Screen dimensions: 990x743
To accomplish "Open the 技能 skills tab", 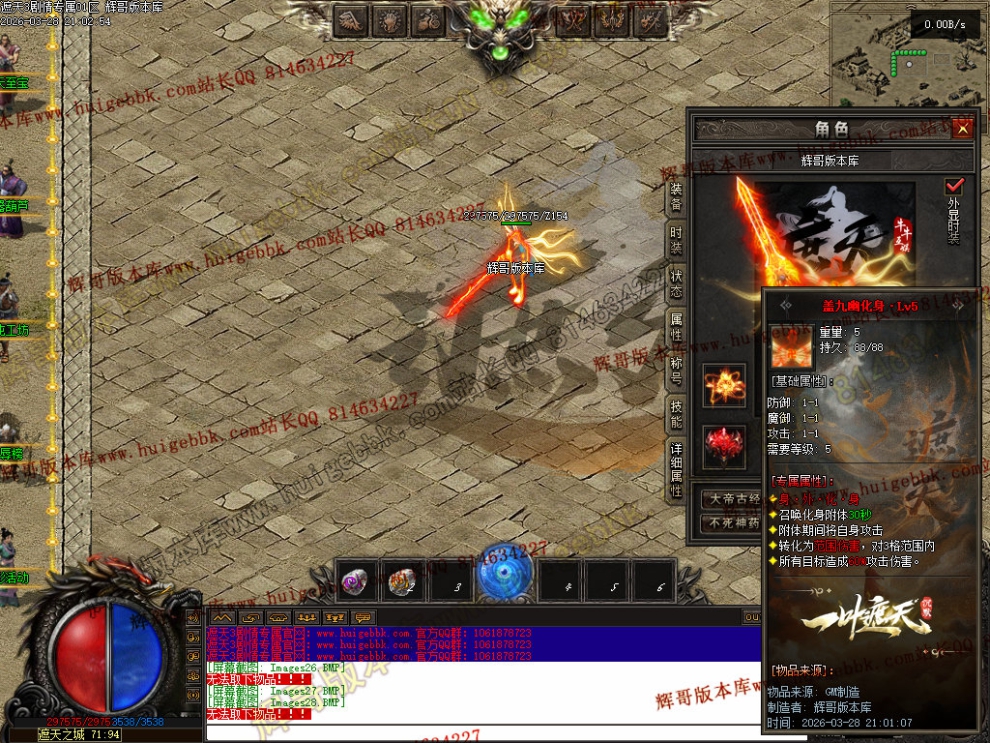I will click(677, 412).
